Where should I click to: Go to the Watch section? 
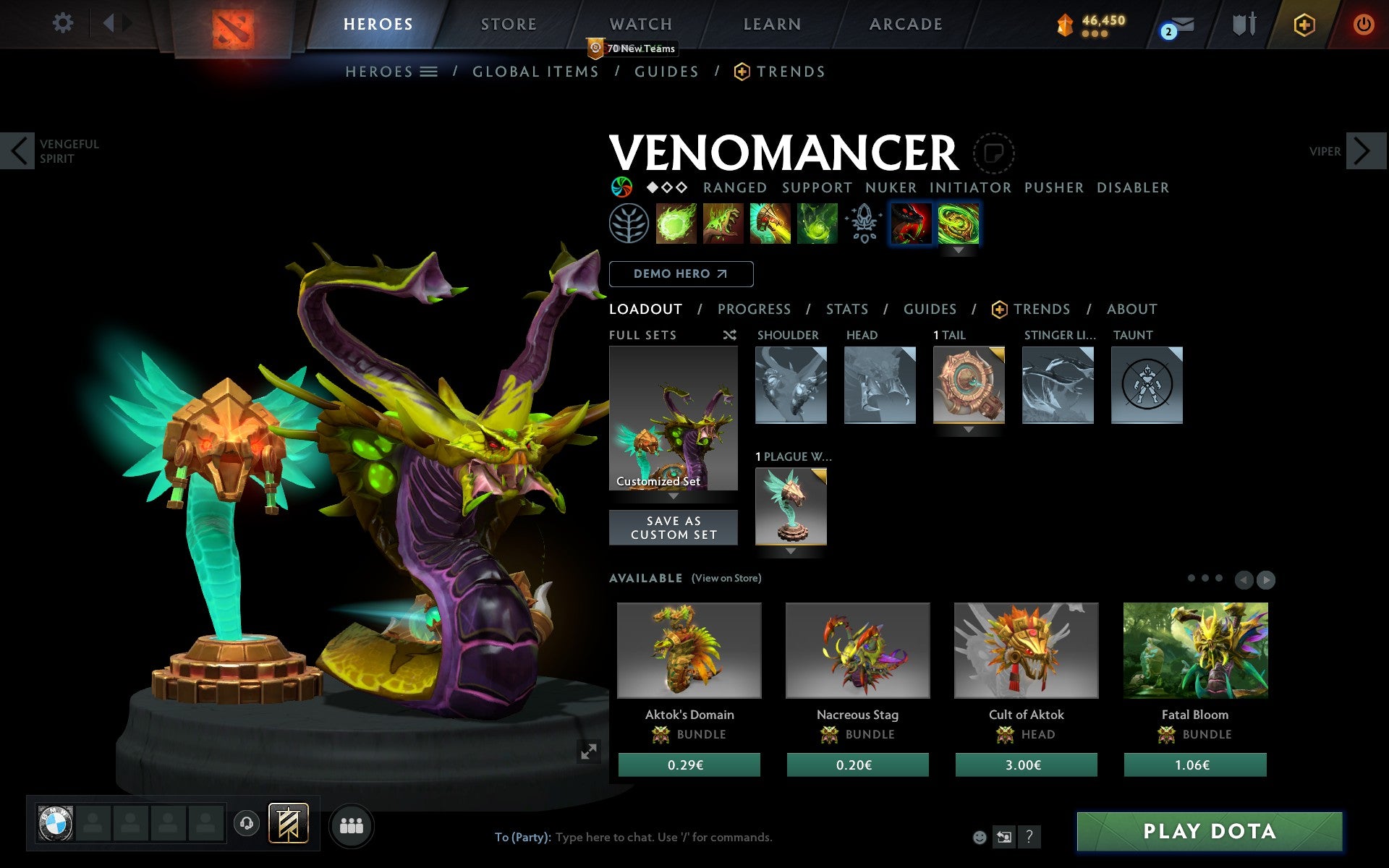(x=641, y=25)
